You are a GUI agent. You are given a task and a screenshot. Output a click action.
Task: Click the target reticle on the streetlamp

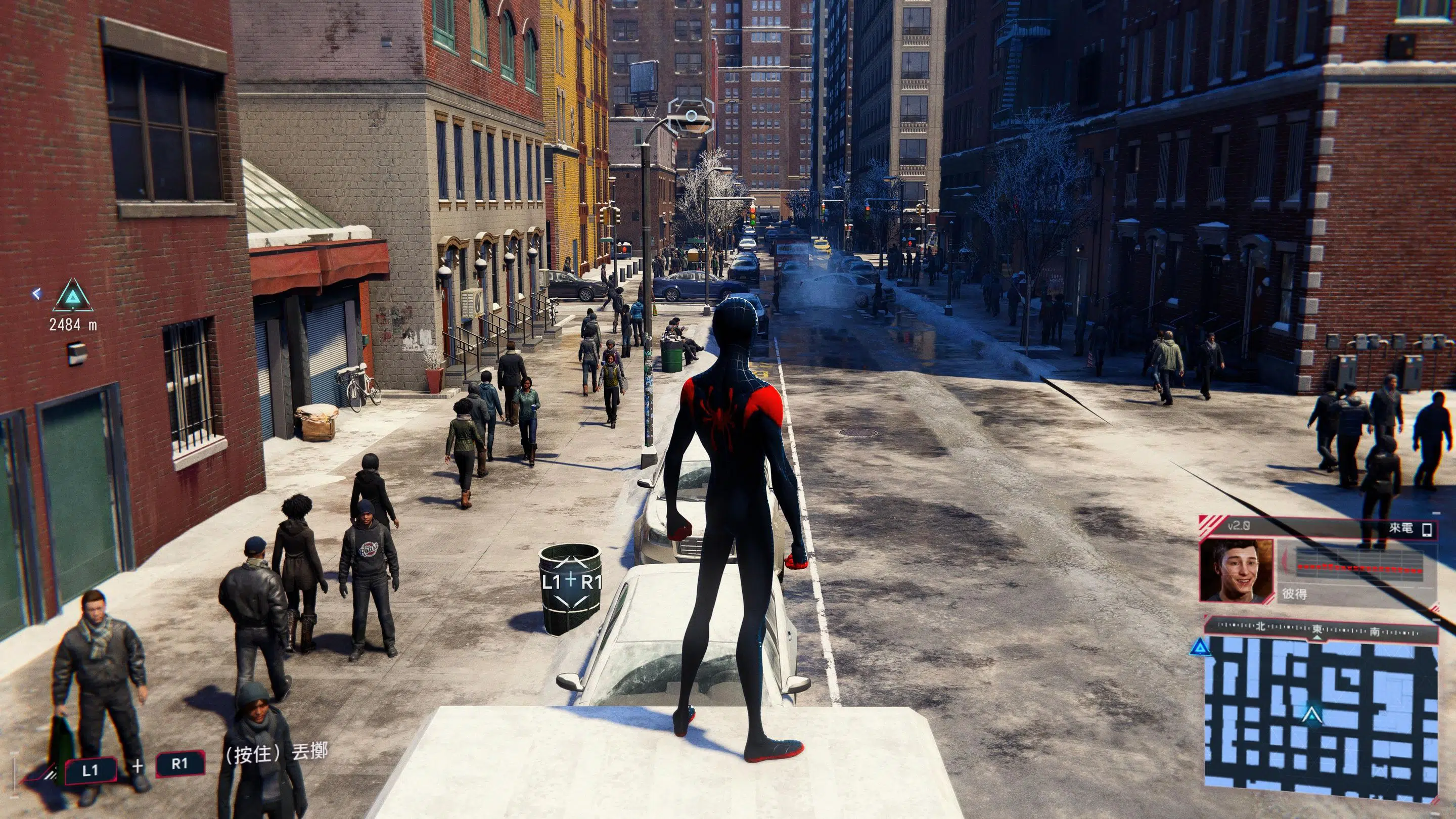691,116
